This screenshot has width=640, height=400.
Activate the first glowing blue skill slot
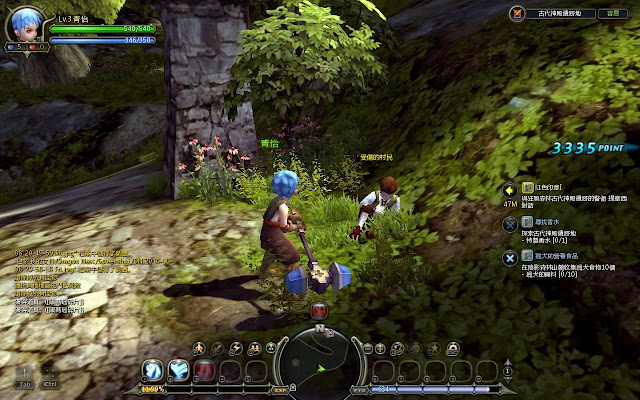tap(153, 371)
